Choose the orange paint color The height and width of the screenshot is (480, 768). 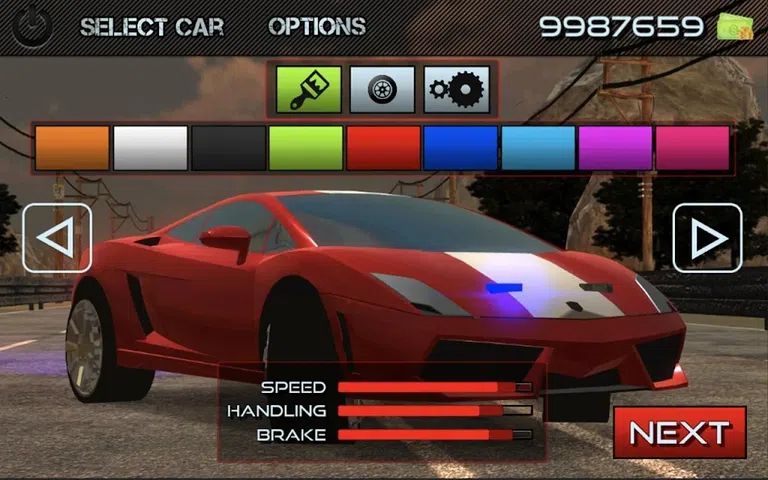pos(72,148)
